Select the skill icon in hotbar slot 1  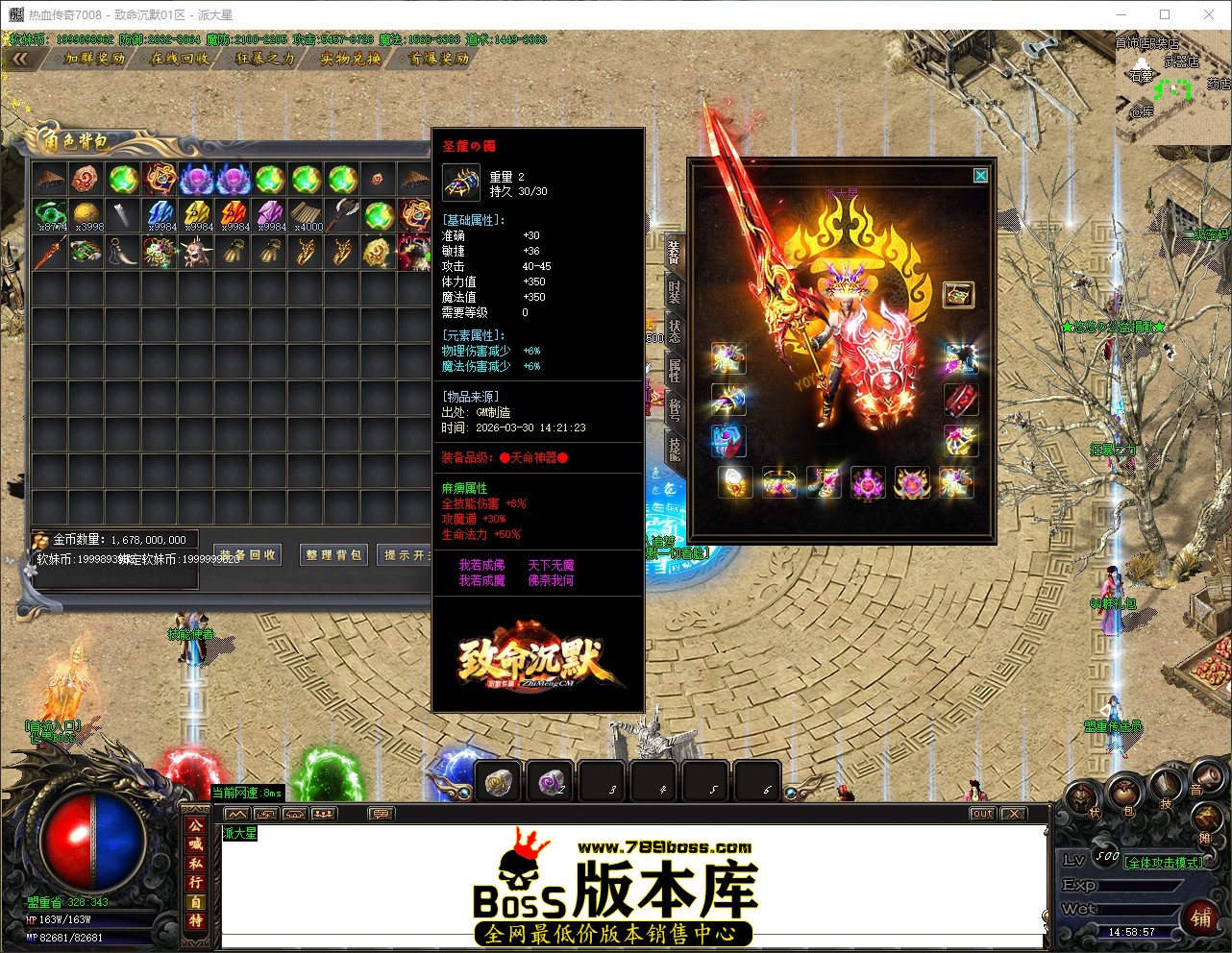click(x=498, y=781)
